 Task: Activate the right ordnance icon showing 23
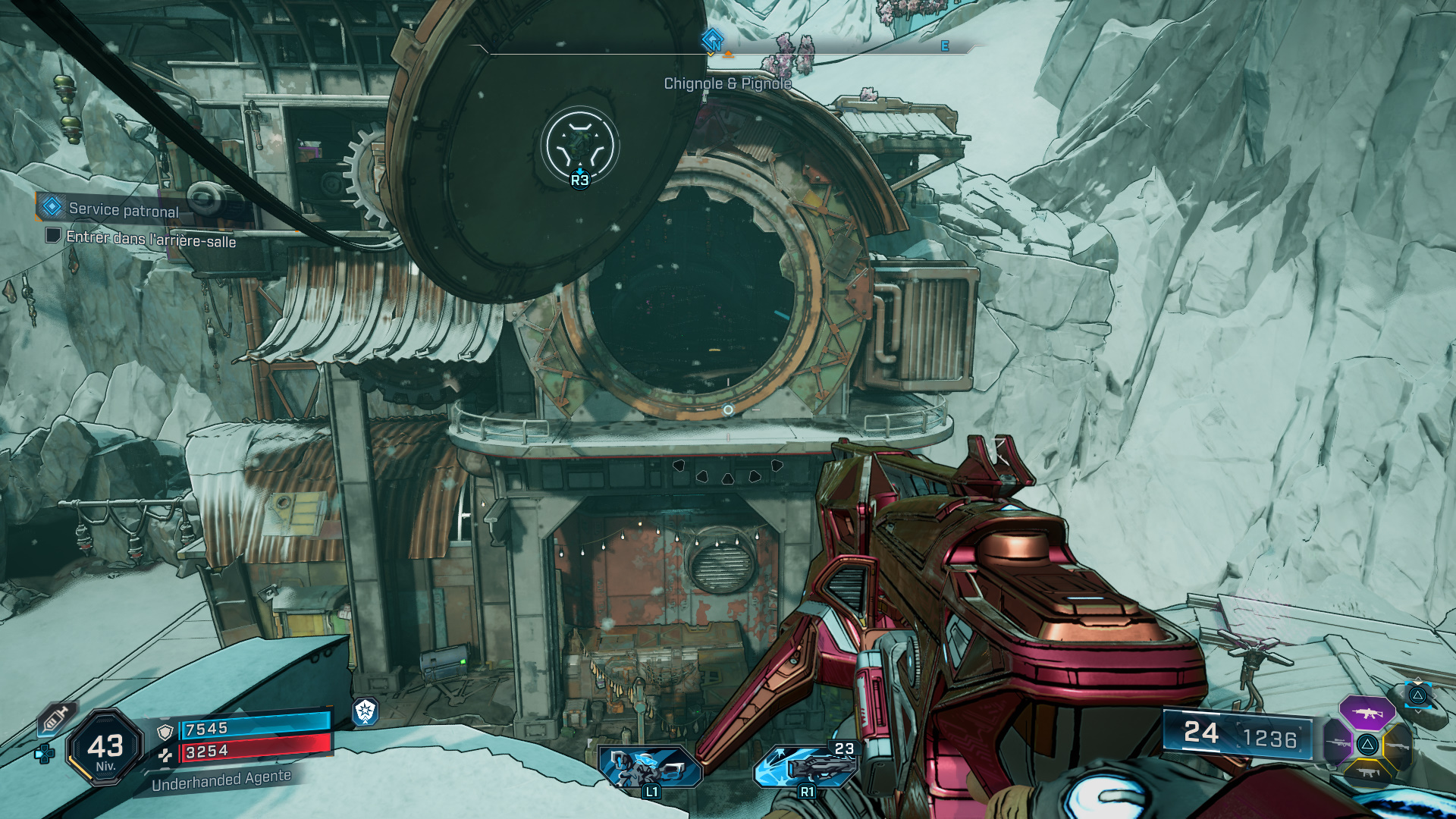pyautogui.click(x=805, y=764)
